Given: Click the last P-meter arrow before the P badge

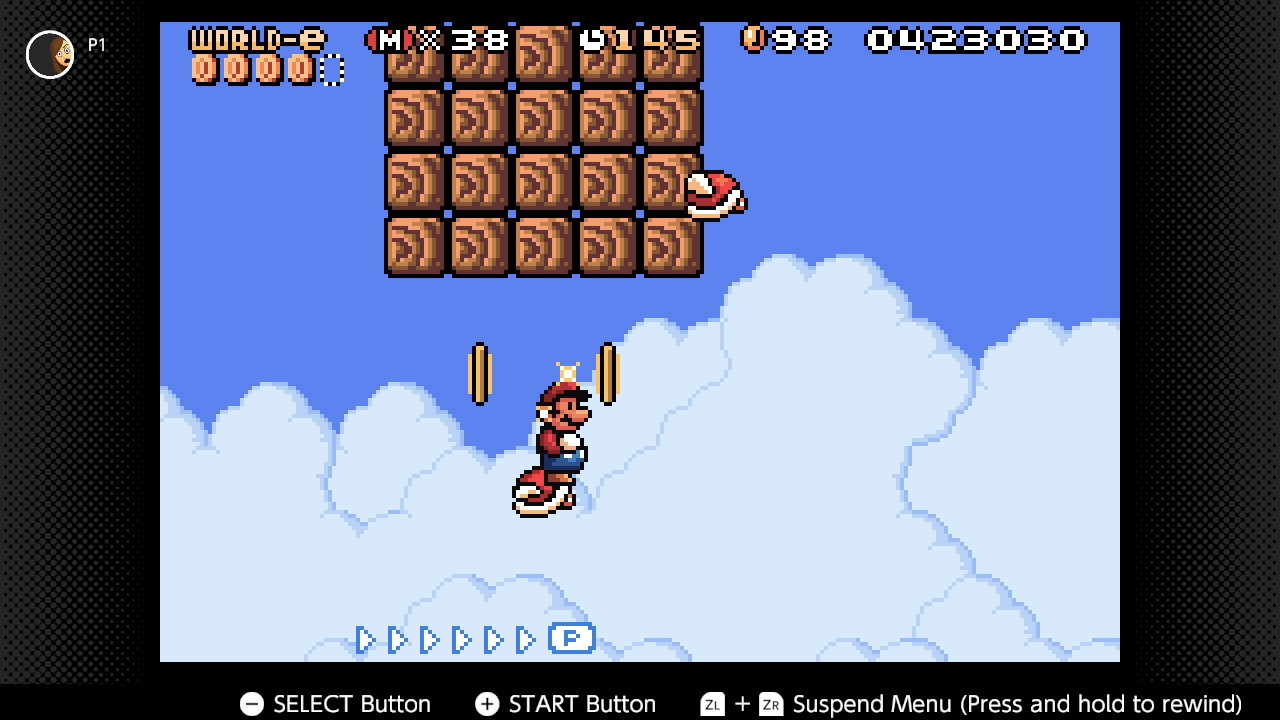Looking at the screenshot, I should pyautogui.click(x=527, y=639).
